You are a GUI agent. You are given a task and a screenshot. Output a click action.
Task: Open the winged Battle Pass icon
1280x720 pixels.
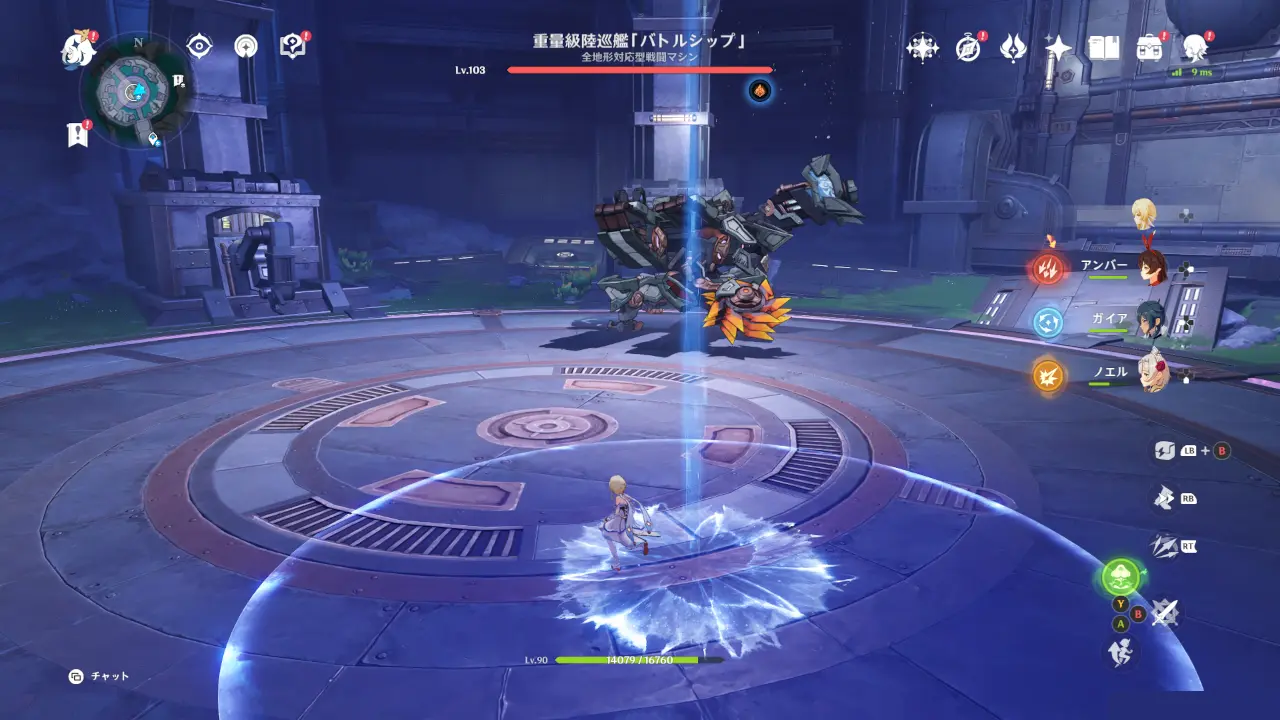(x=1013, y=47)
